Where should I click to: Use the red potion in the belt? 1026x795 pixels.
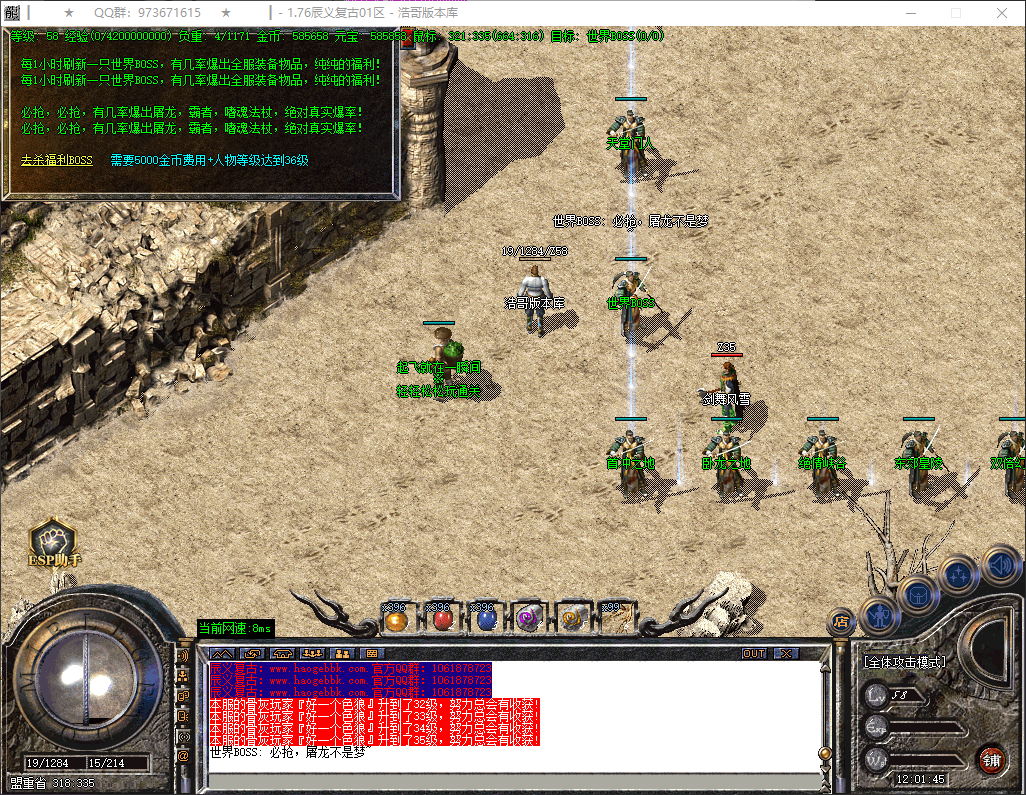pos(440,619)
